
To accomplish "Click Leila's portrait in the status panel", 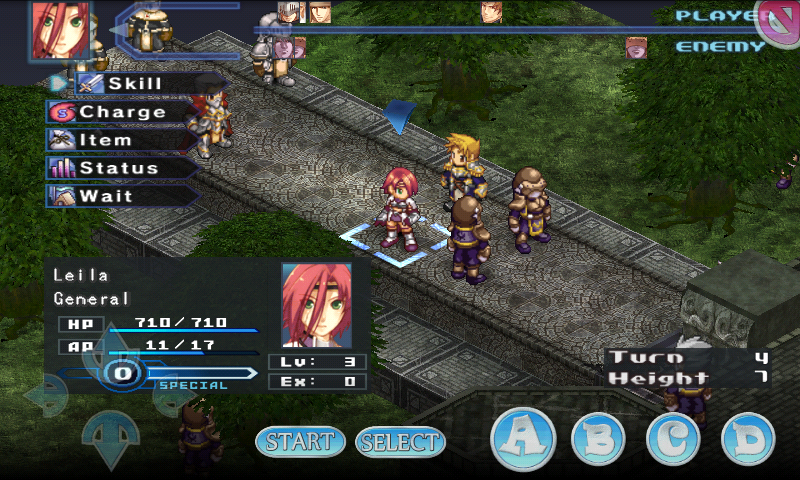I will tap(316, 305).
